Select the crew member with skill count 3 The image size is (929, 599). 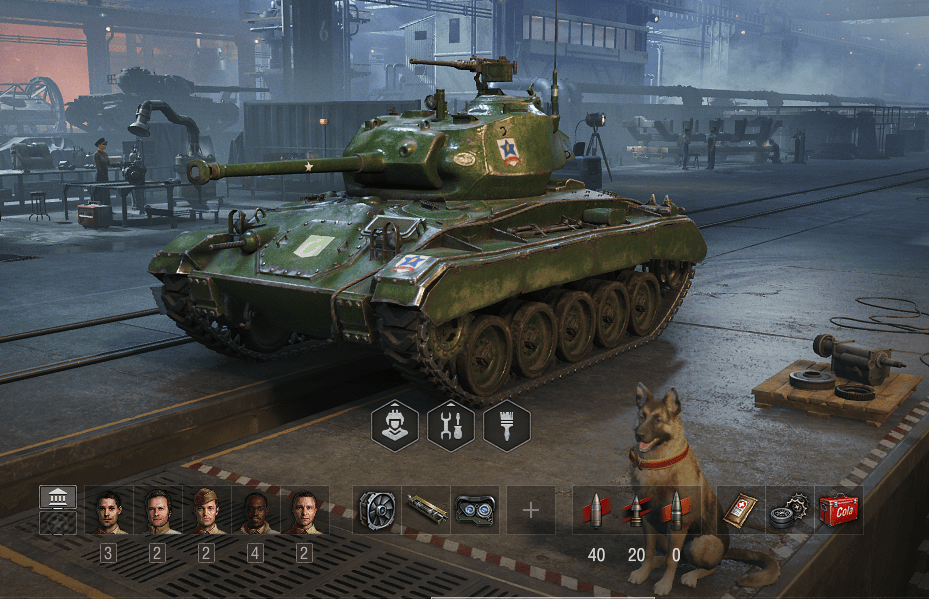click(108, 510)
